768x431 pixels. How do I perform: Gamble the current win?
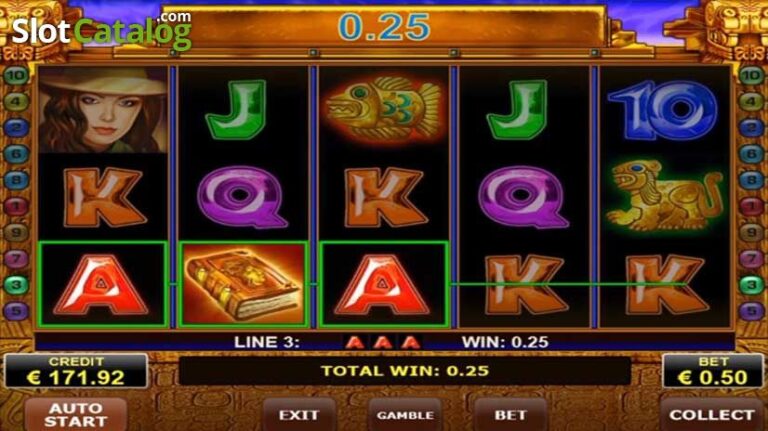pos(405,414)
